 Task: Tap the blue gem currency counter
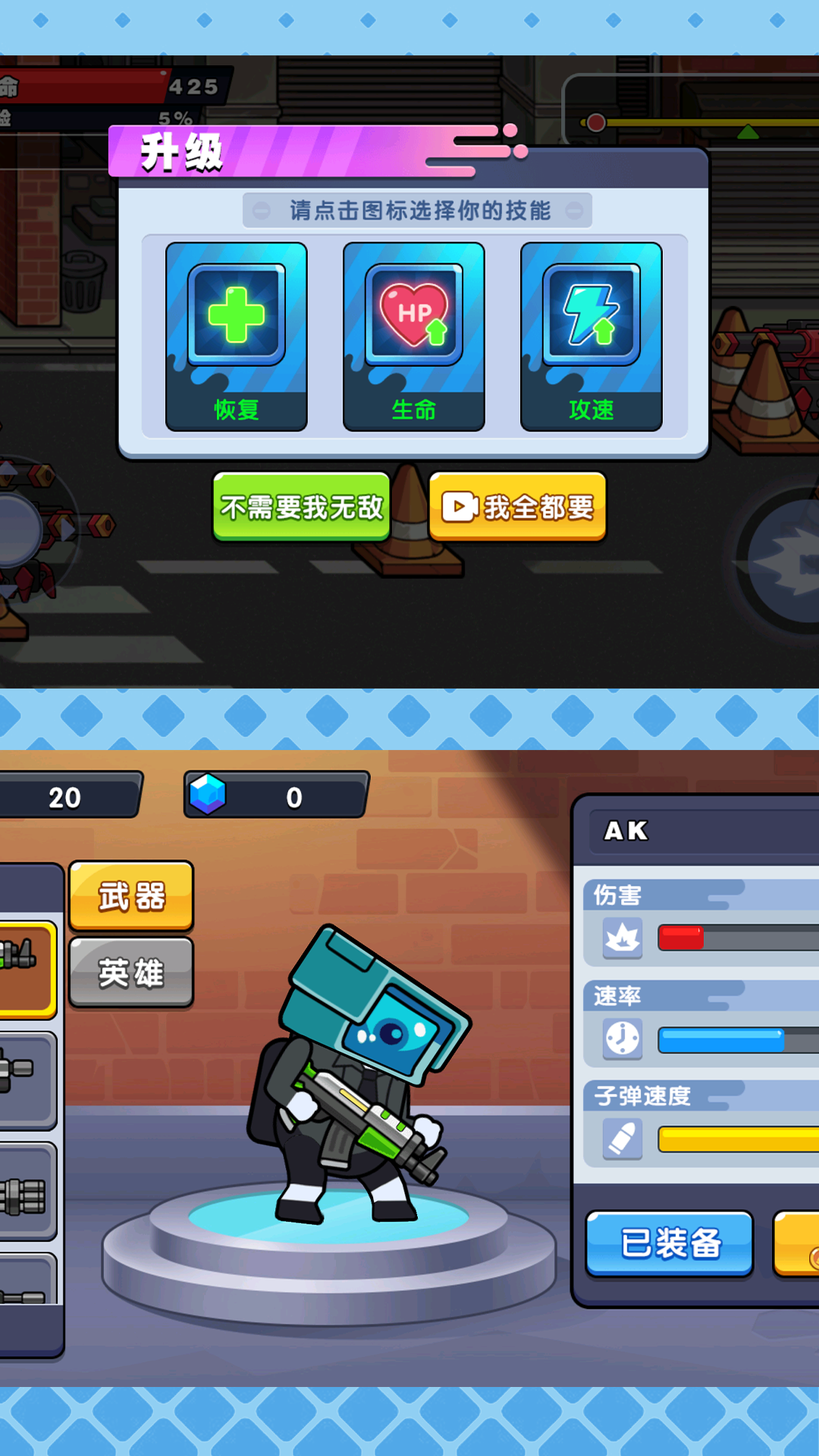point(276,795)
